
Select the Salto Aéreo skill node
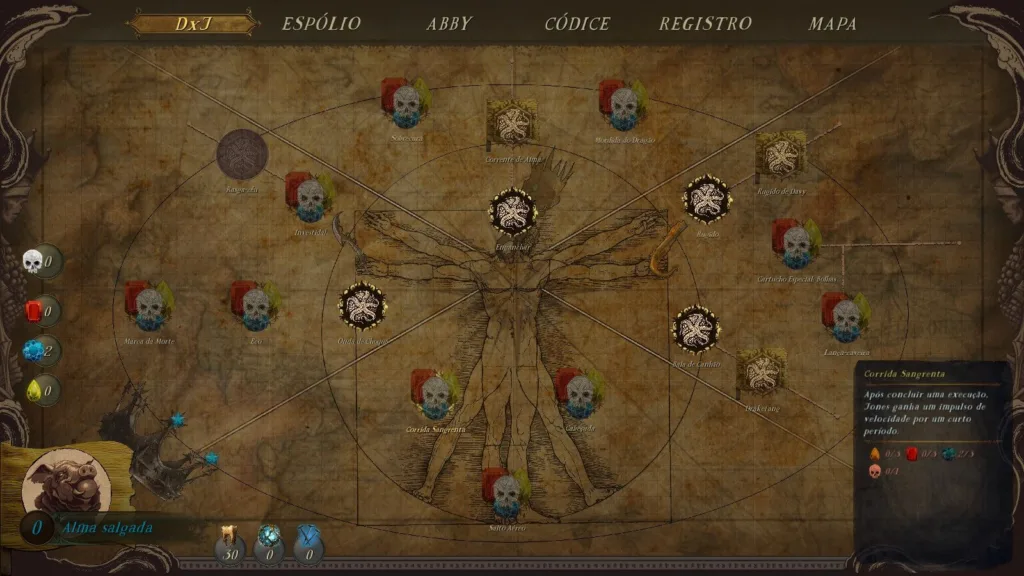click(507, 491)
